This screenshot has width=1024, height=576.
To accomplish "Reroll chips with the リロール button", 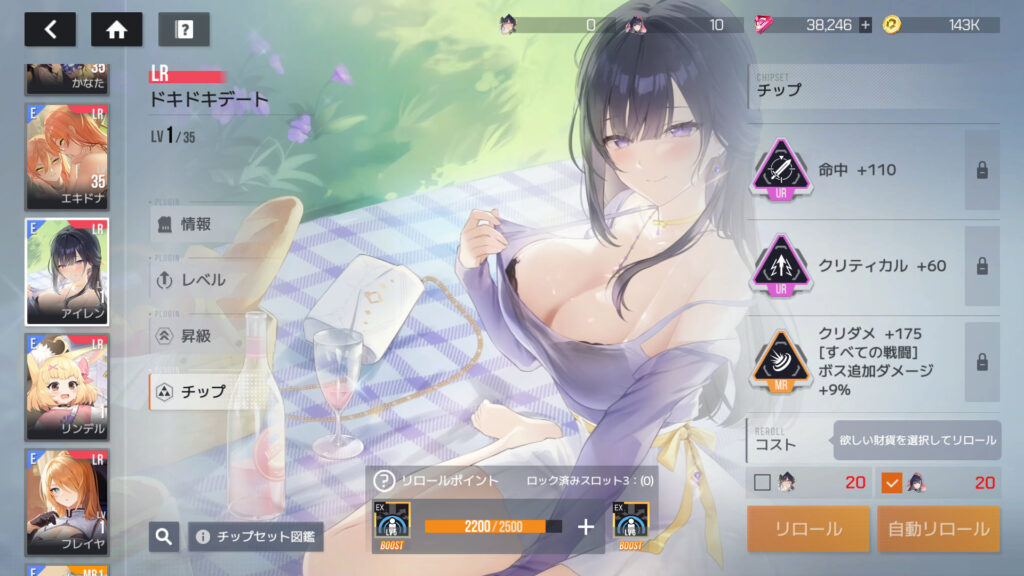I will pyautogui.click(x=808, y=529).
